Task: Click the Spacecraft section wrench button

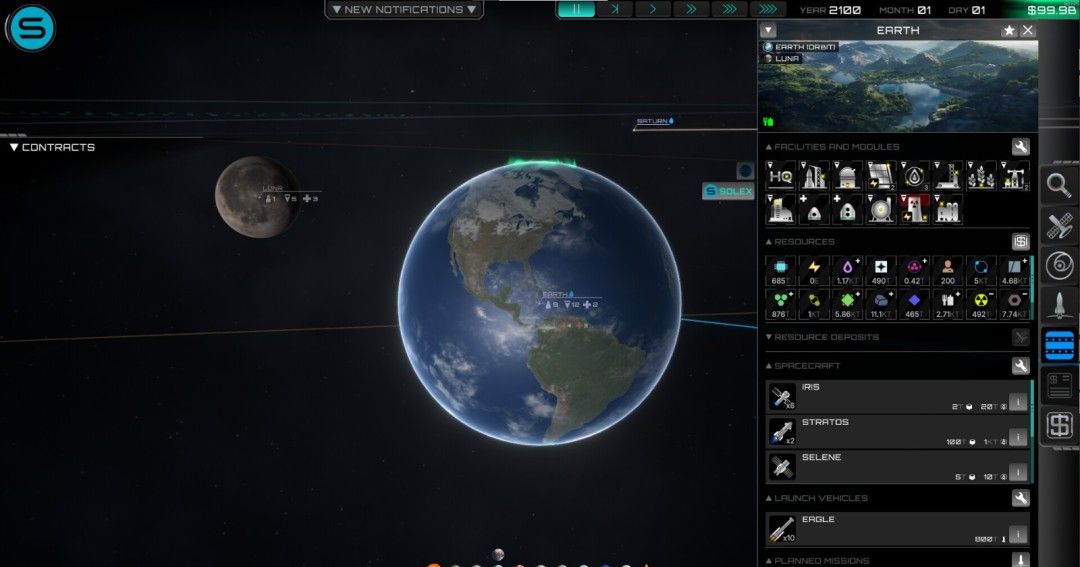Action: (1020, 366)
